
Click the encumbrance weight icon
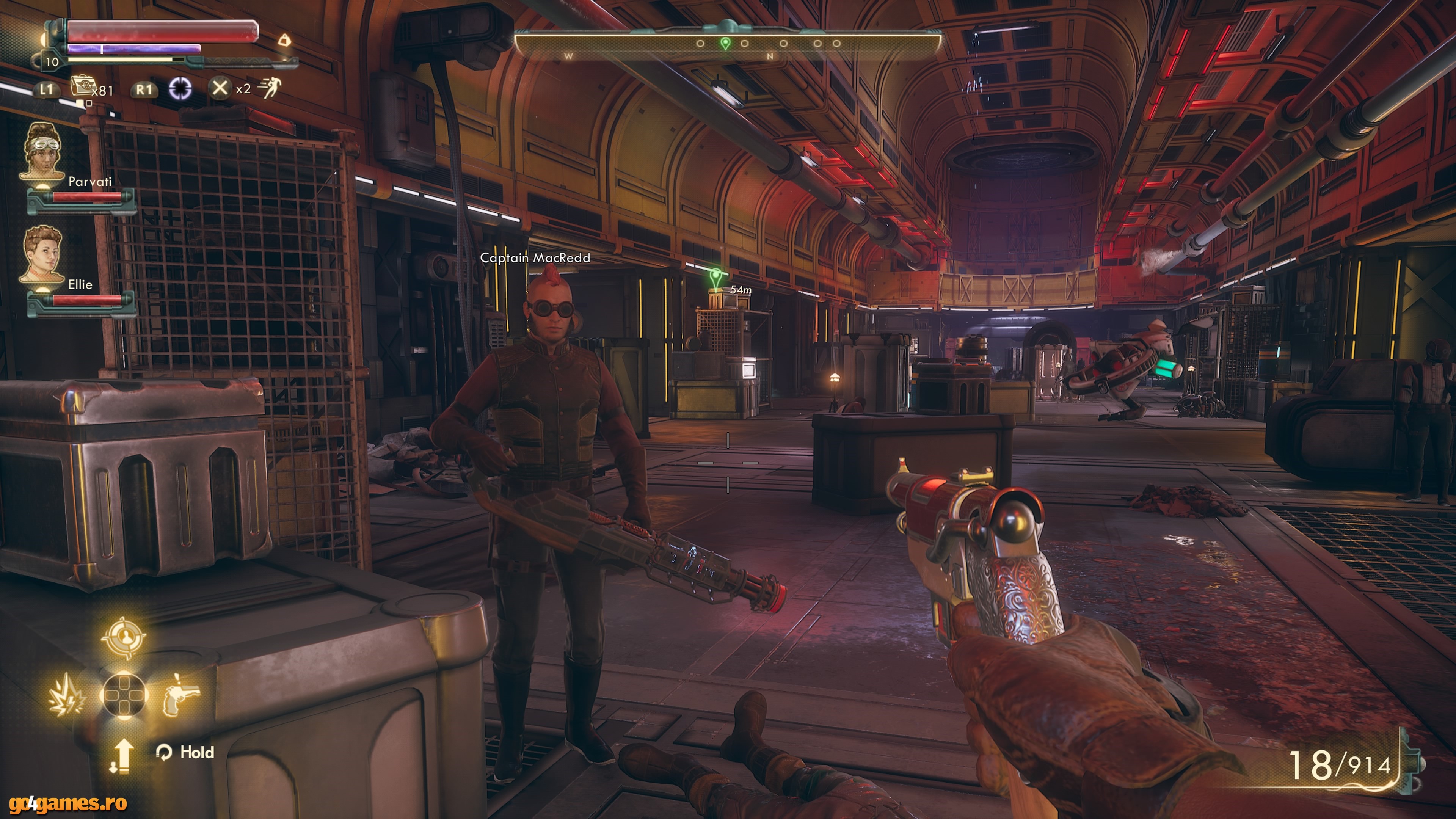coord(285,40)
